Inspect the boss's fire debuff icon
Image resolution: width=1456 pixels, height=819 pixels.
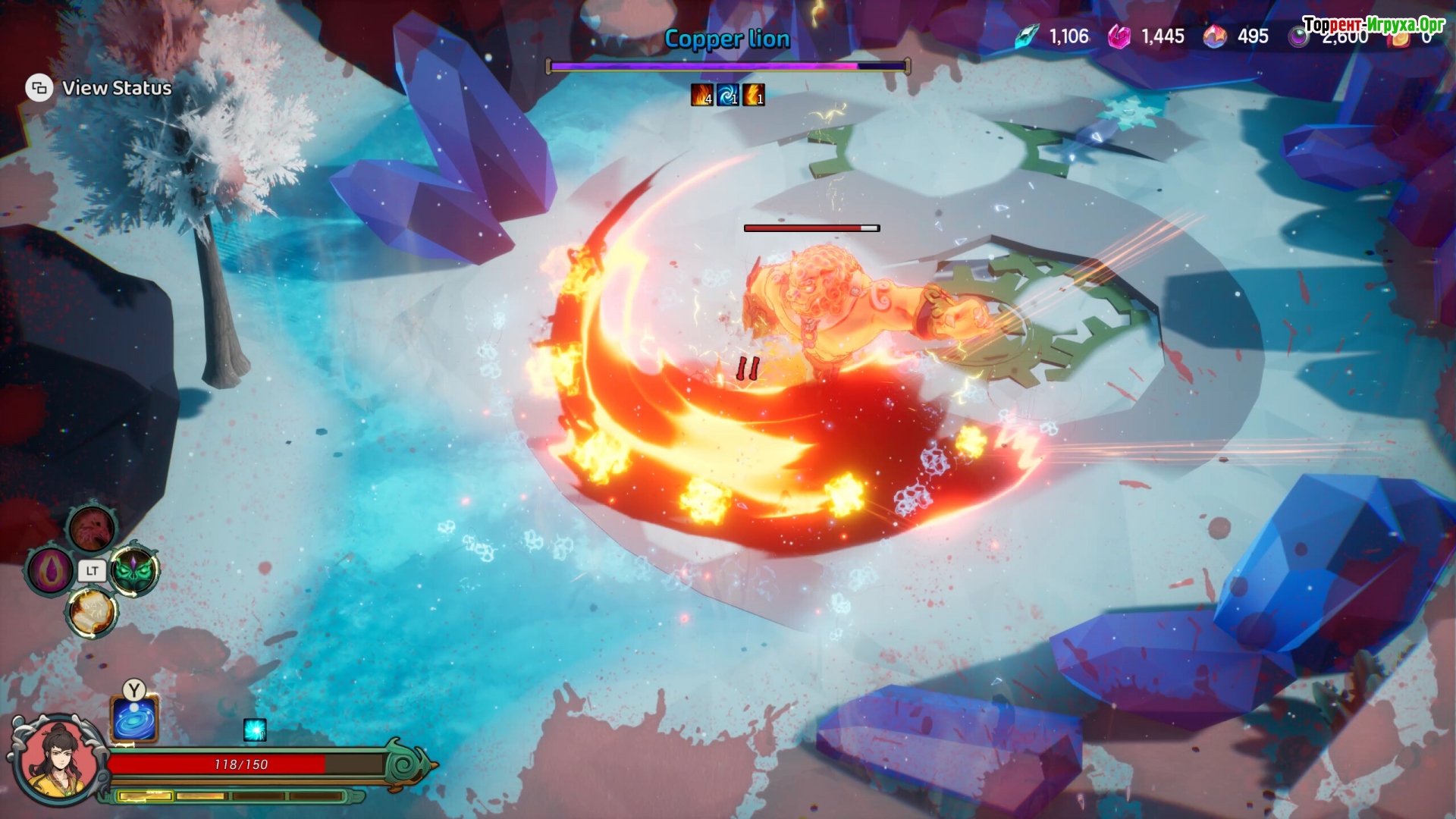pyautogui.click(x=701, y=95)
